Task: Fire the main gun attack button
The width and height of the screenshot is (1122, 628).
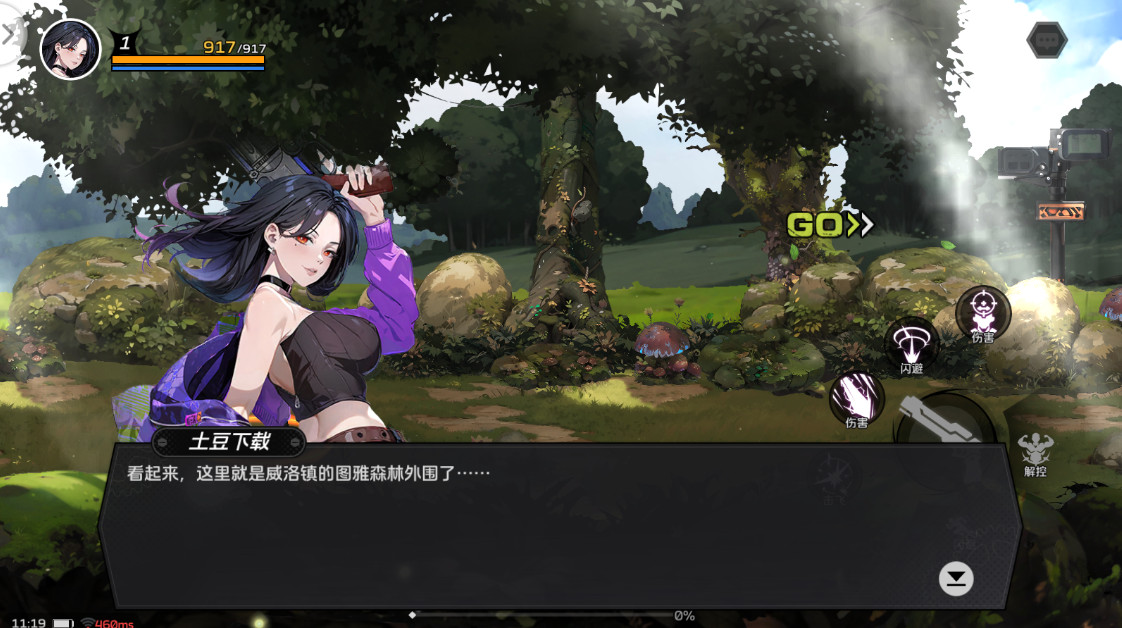Action: (945, 422)
